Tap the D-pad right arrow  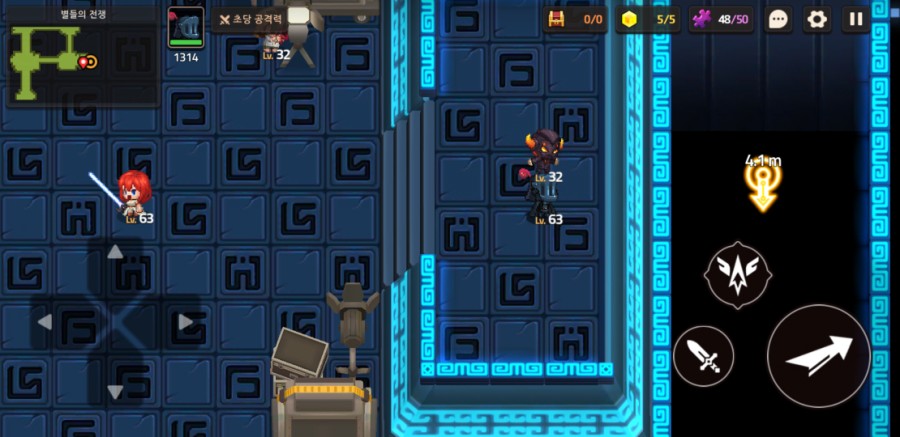[x=185, y=322]
